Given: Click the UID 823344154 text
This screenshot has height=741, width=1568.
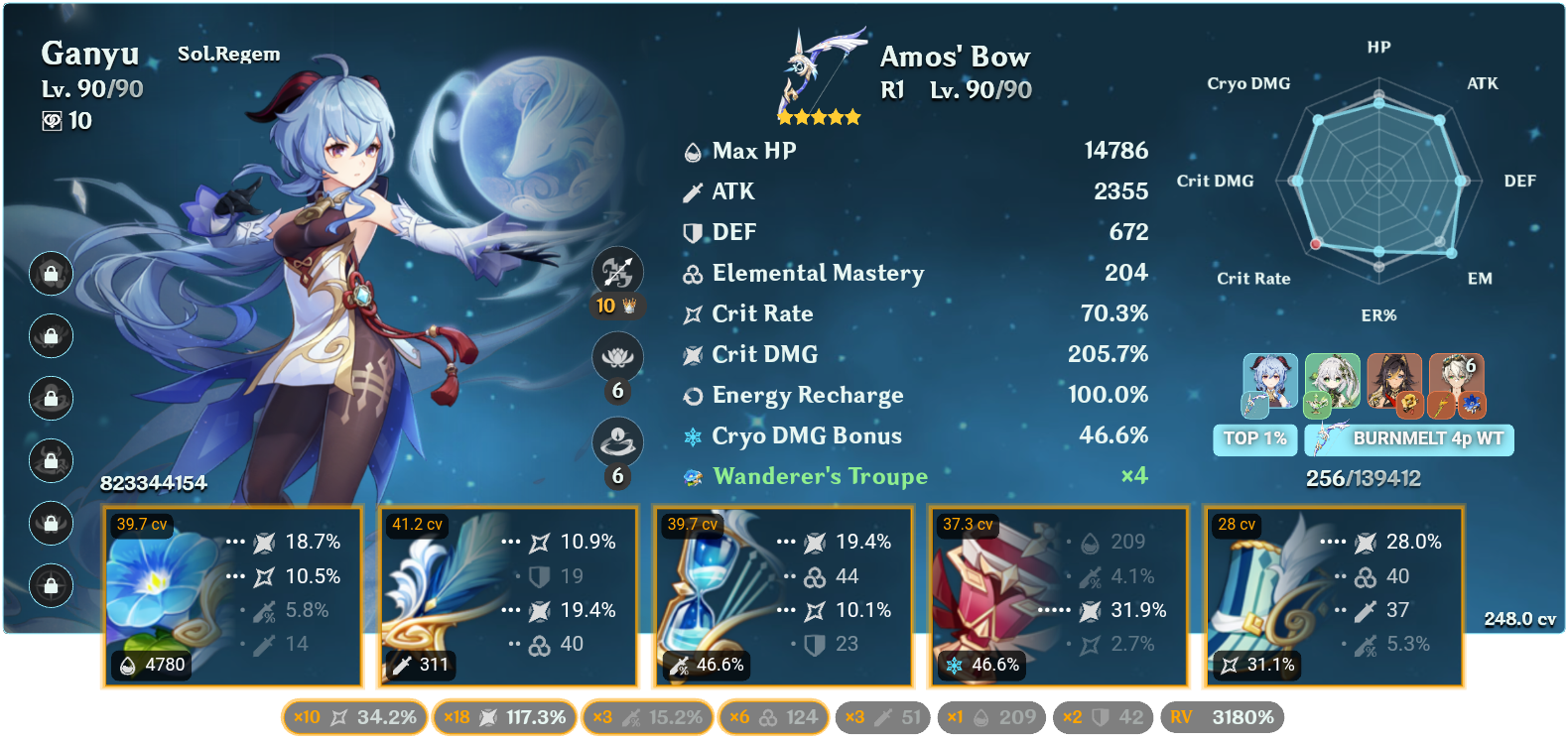Looking at the screenshot, I should [x=154, y=485].
